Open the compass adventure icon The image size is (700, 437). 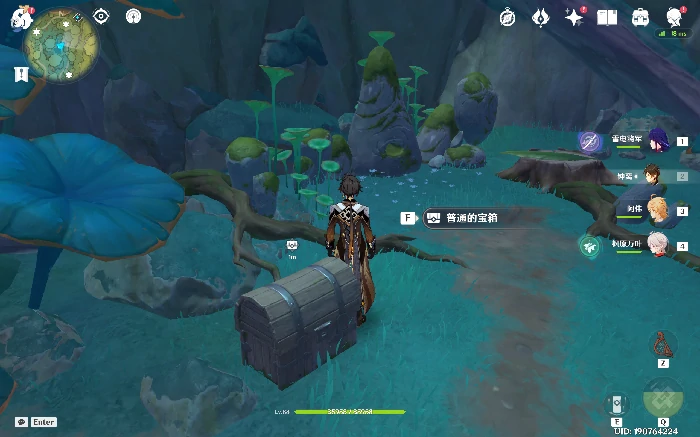(x=508, y=17)
